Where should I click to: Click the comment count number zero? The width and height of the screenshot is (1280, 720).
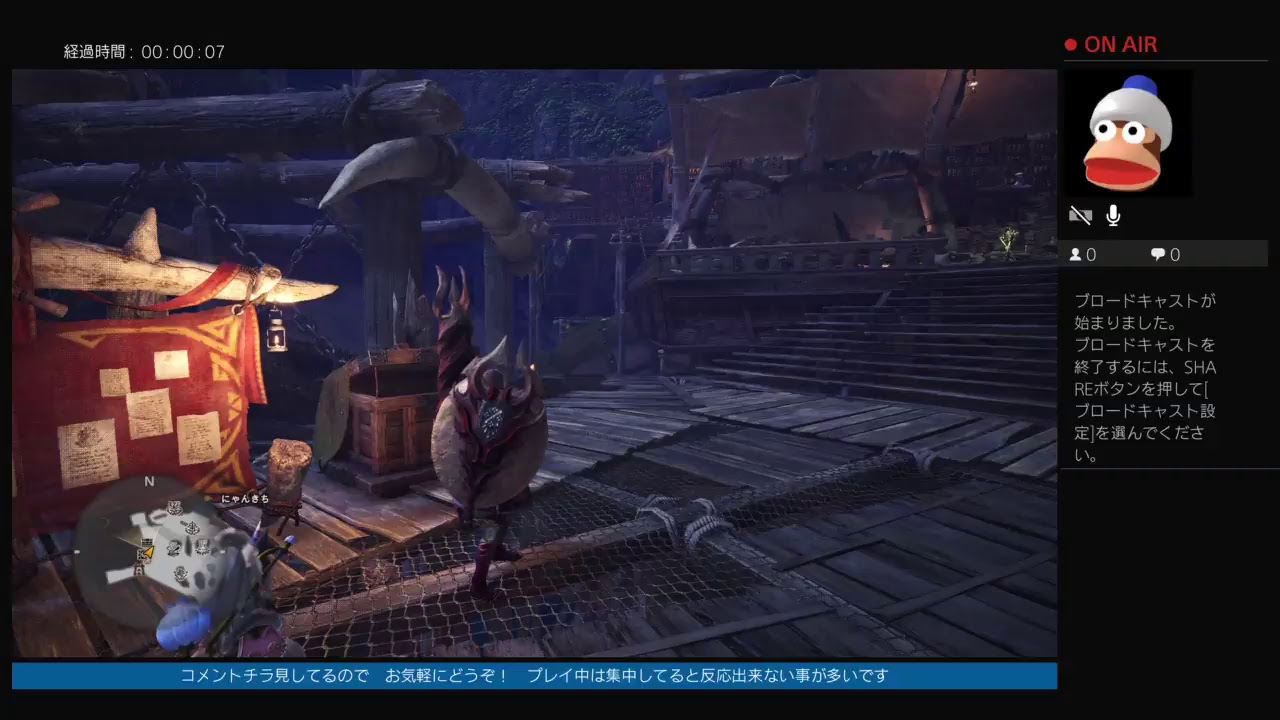pyautogui.click(x=1175, y=254)
